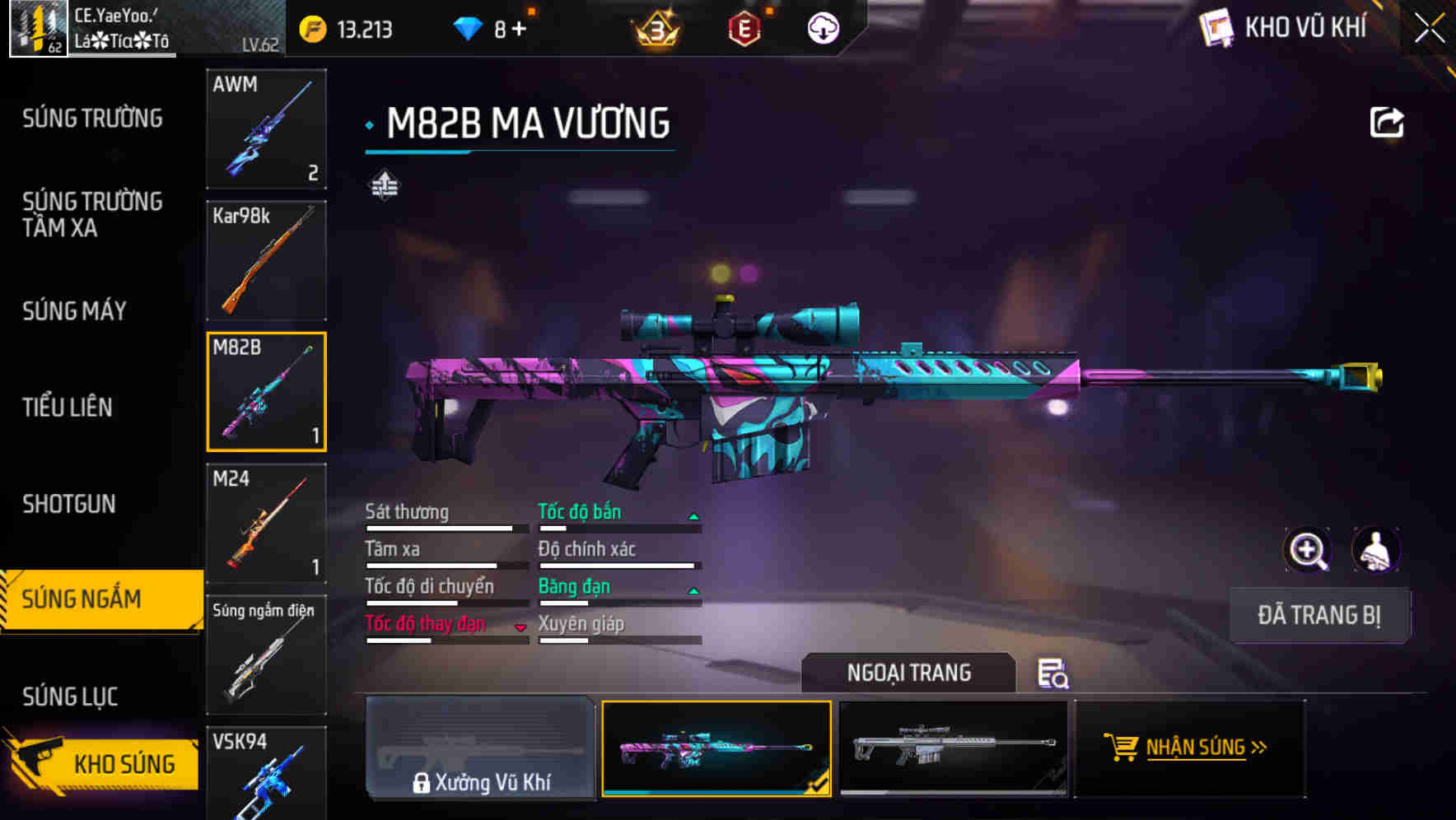Select the SÚNG LỤC category
The image size is (1456, 820).
point(69,696)
